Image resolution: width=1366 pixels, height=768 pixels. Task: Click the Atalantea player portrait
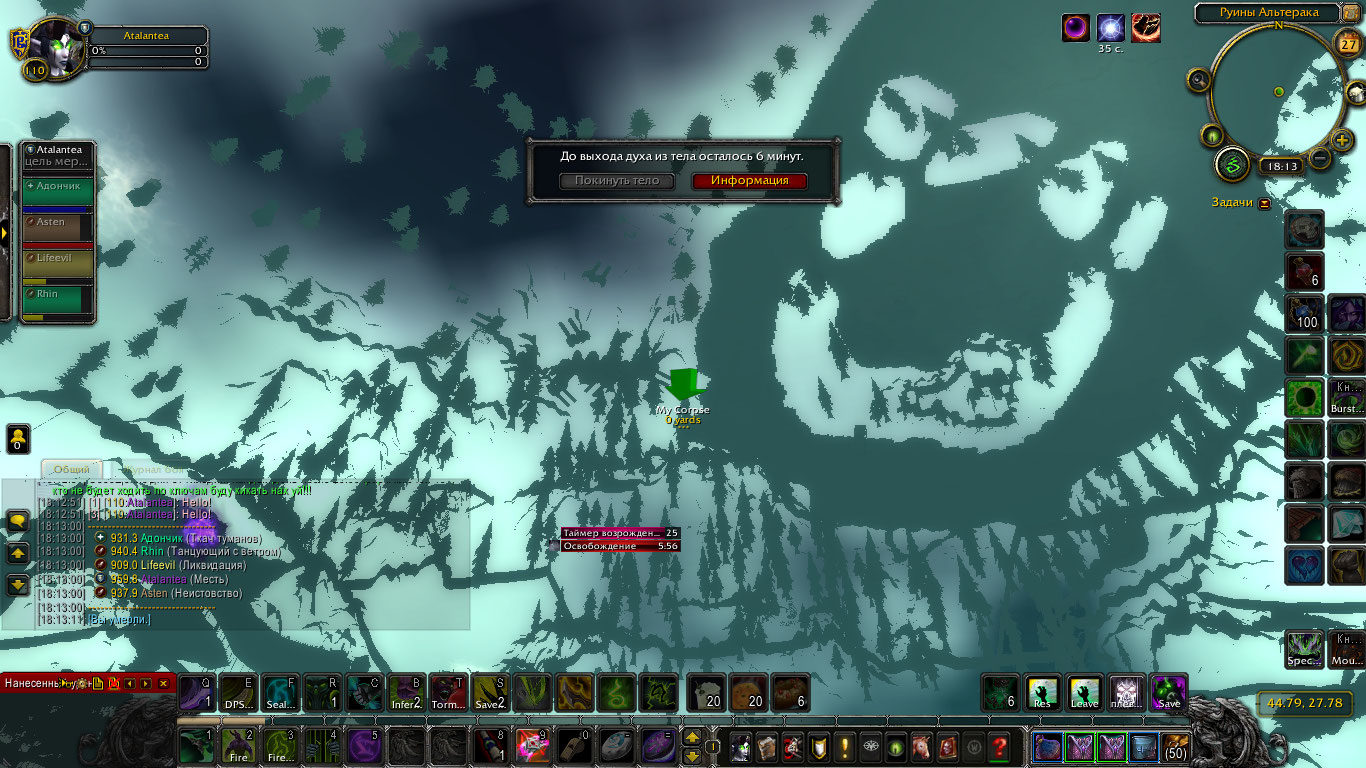coord(50,49)
